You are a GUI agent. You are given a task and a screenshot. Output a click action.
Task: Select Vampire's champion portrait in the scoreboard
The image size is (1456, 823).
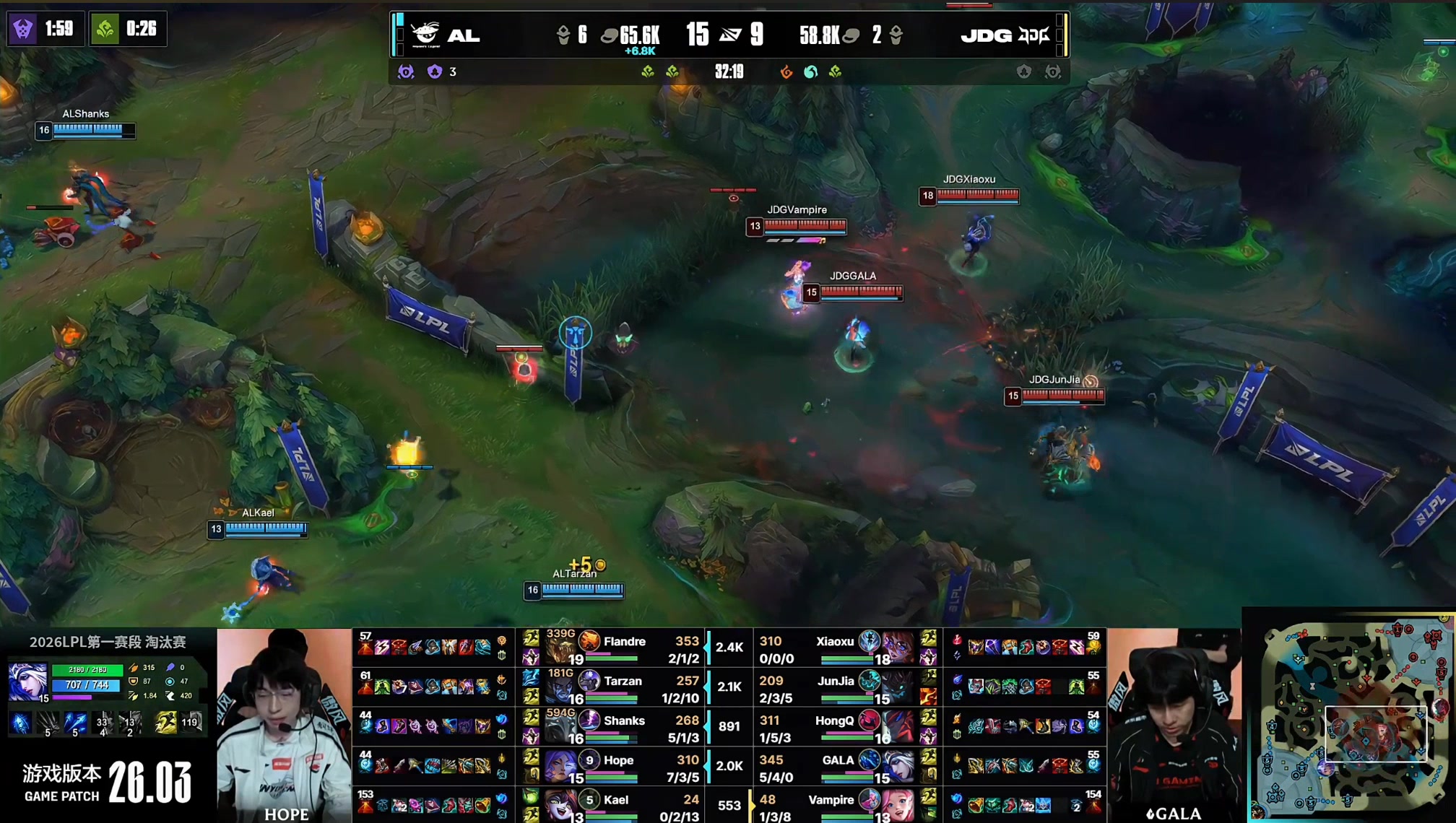tap(898, 805)
